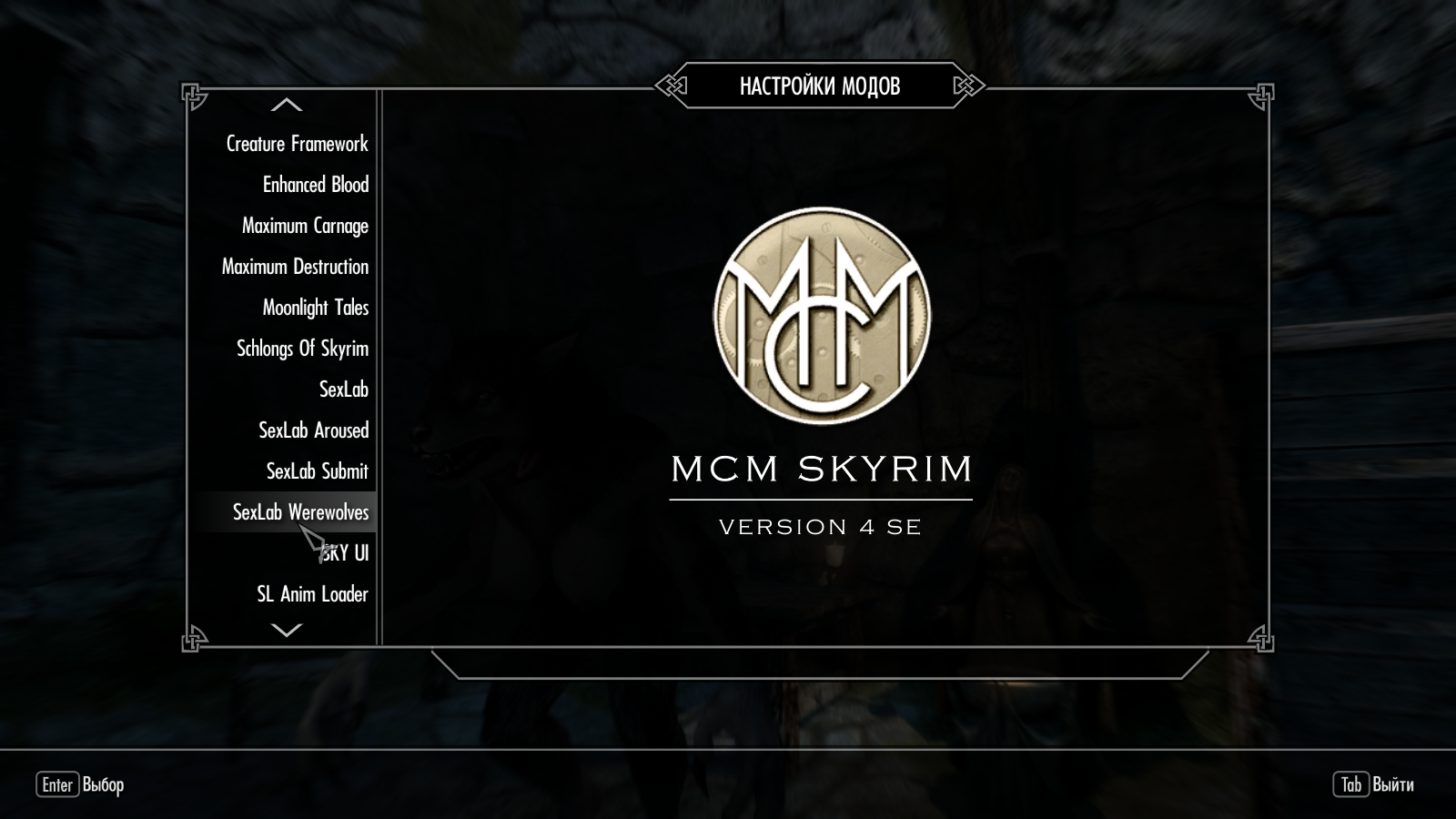The image size is (1456, 819).
Task: Select Moonlight Tales mod menu
Action: coord(315,308)
